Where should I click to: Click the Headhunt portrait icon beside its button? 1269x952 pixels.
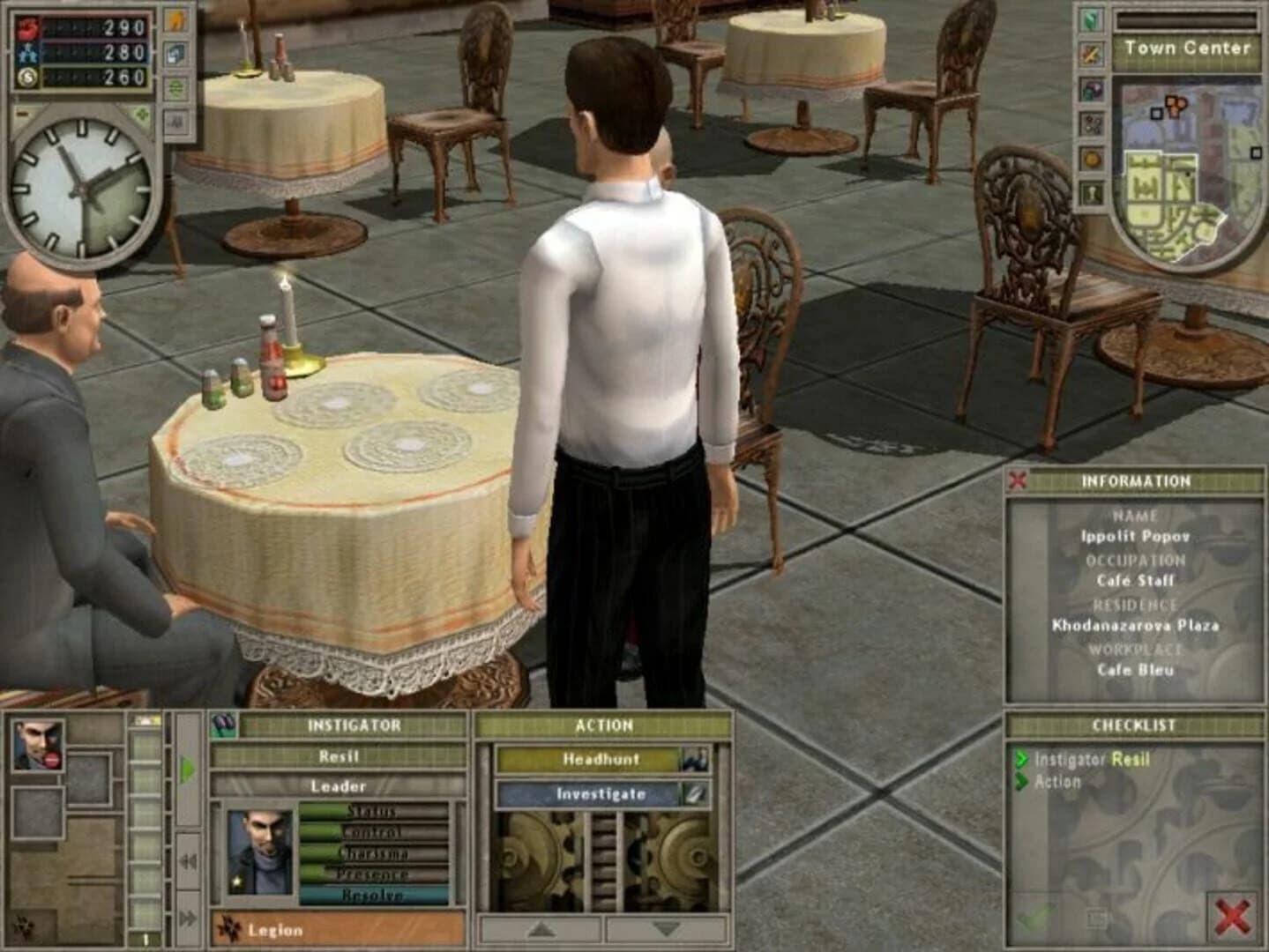click(697, 759)
